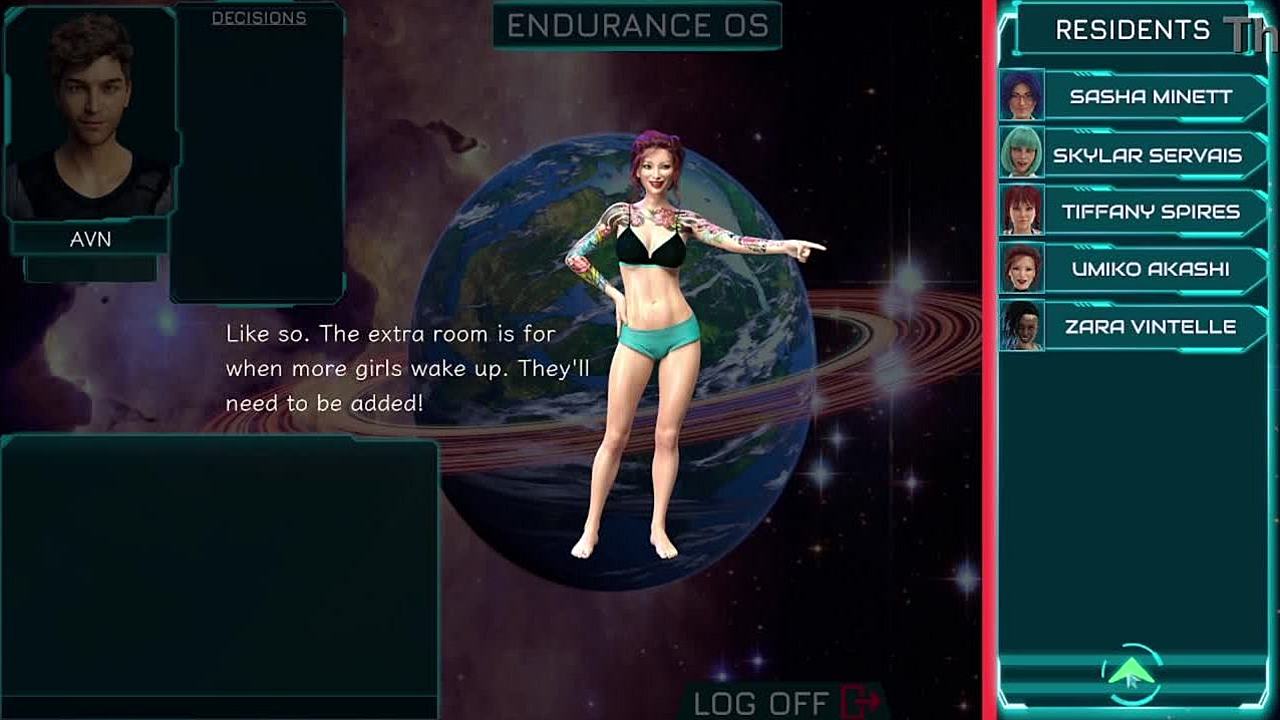Click the AVN name label
Screen dimensions: 1280x720
click(x=90, y=240)
